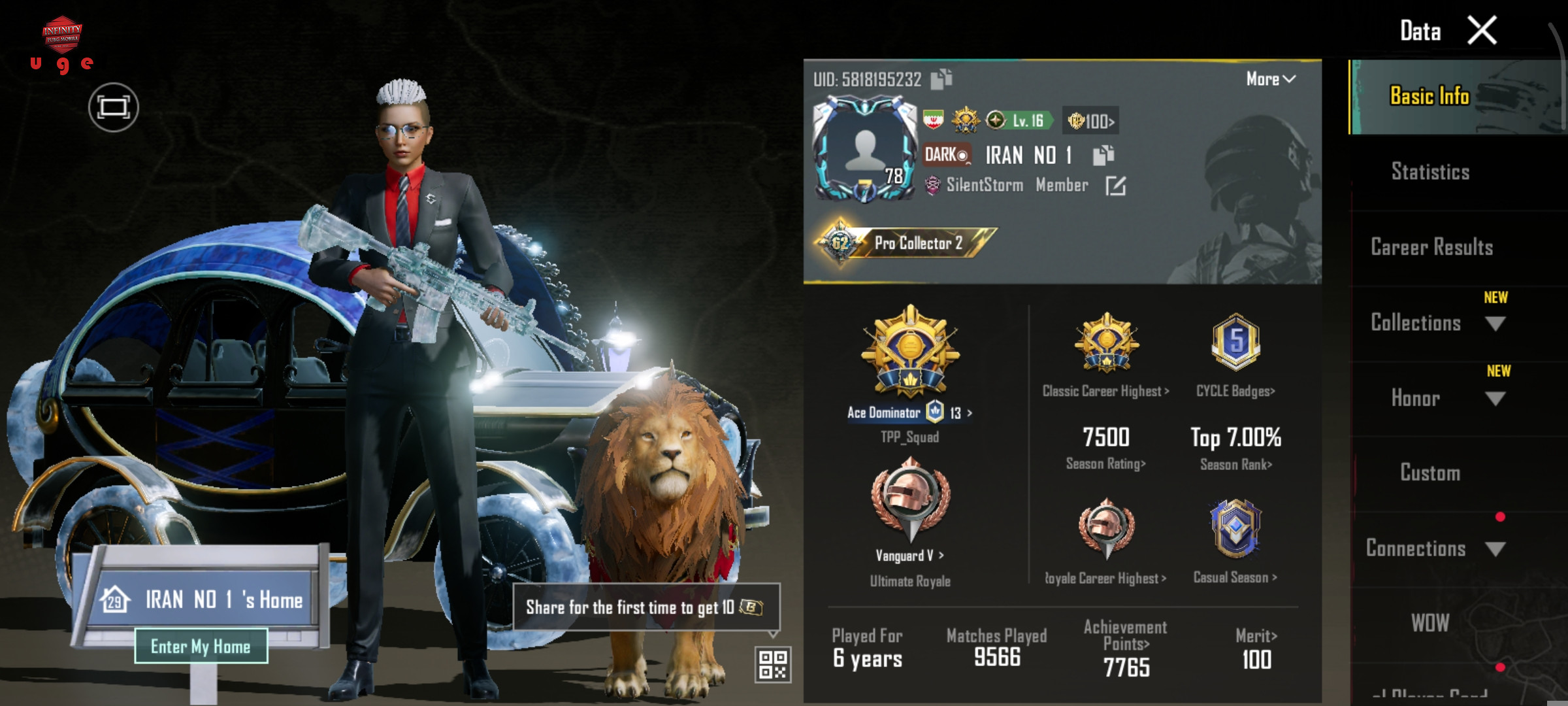Open the QR code icon
Viewport: 1568px width, 706px height.
(x=773, y=665)
